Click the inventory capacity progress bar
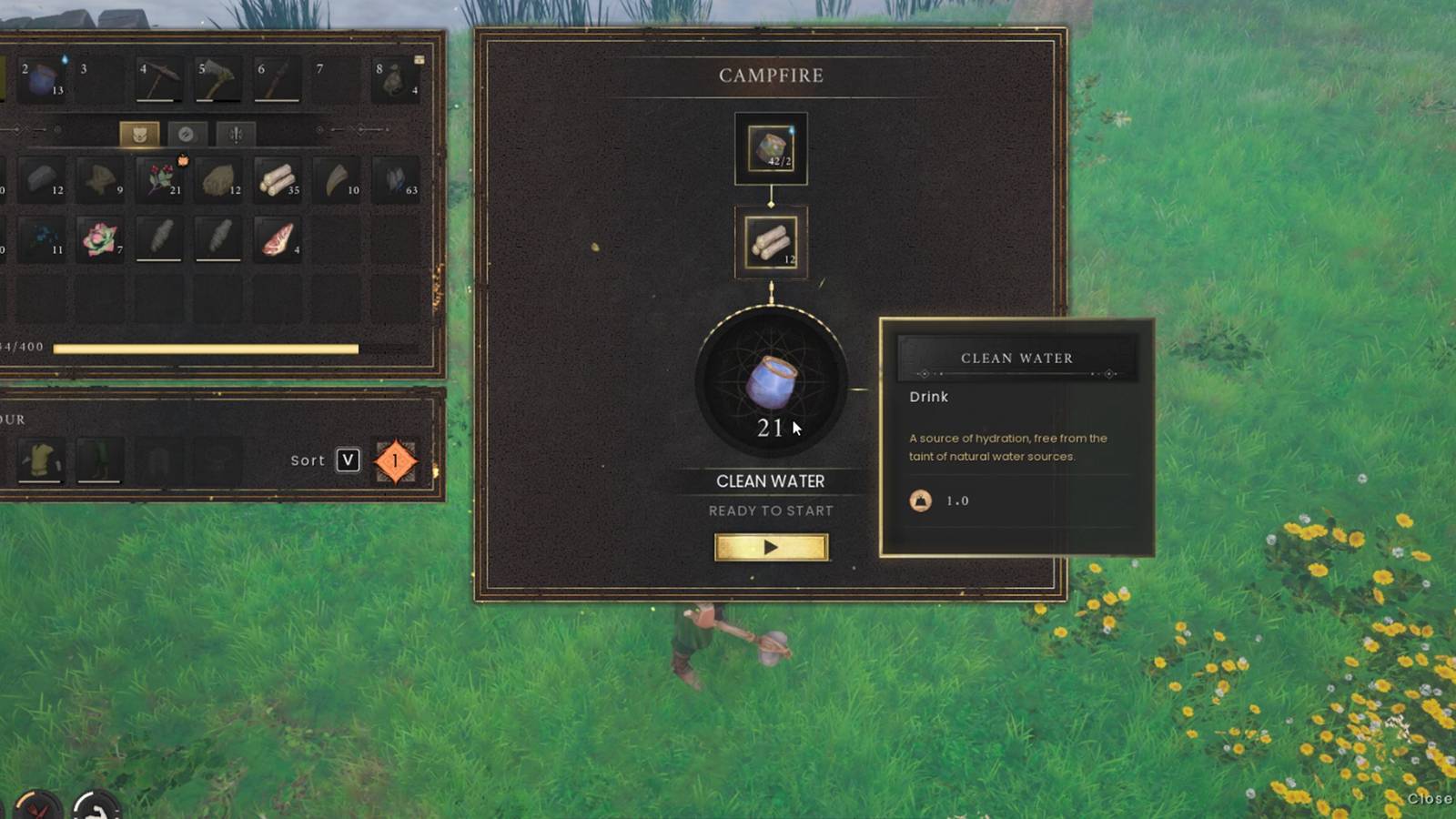The height and width of the screenshot is (819, 1456). [205, 349]
